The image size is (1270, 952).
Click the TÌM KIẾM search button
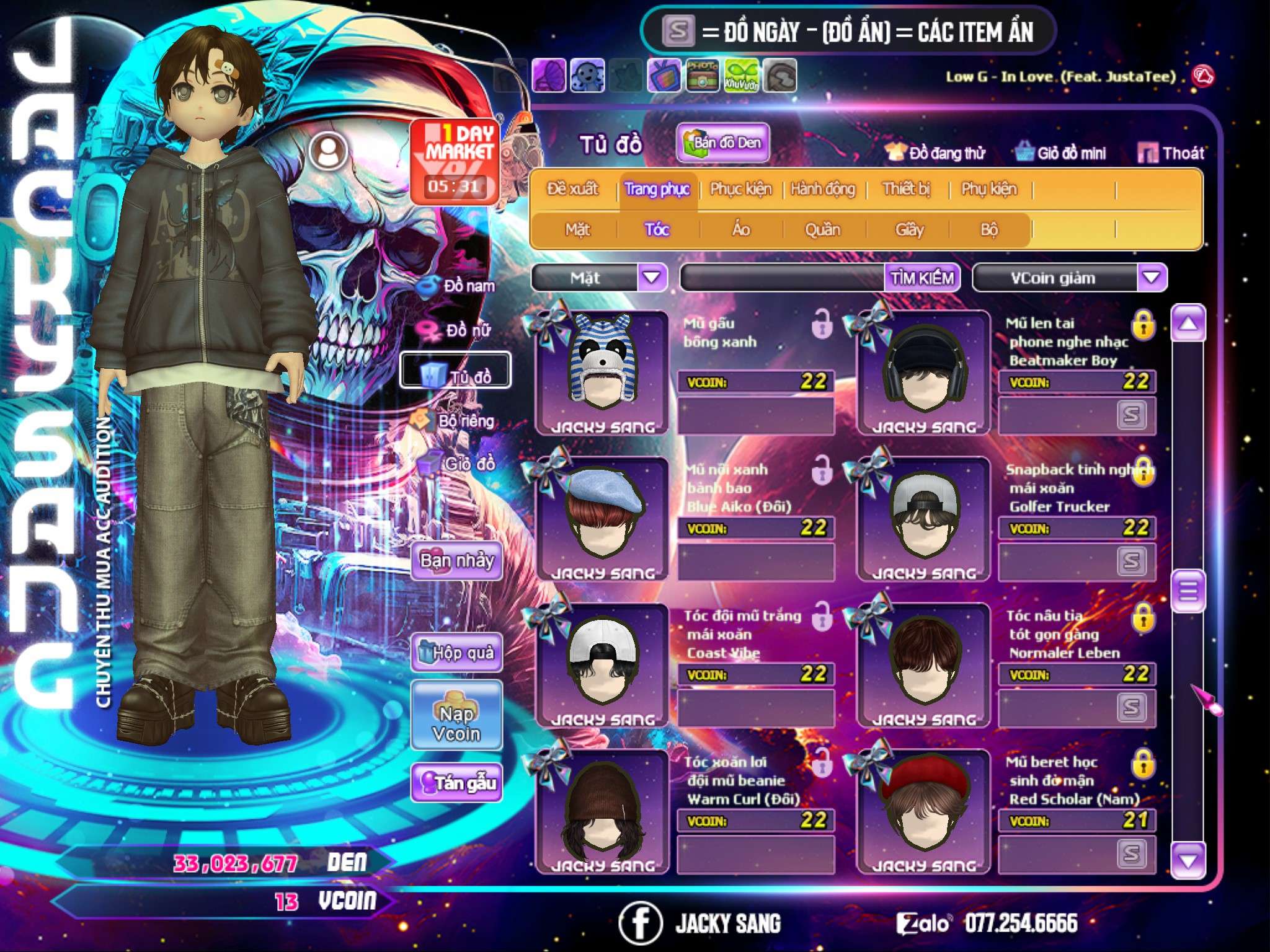click(x=922, y=278)
